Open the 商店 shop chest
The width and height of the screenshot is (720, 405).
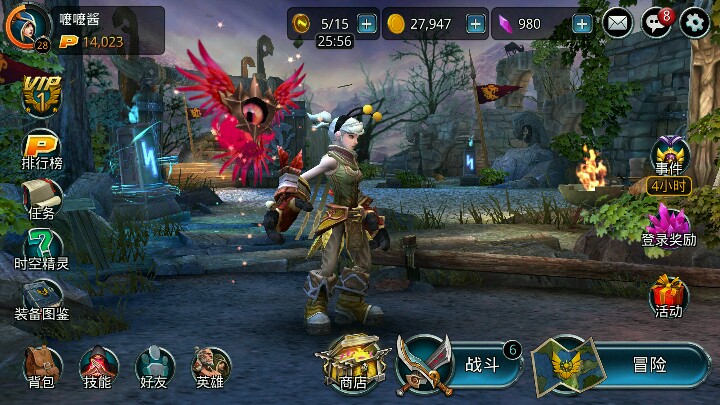[x=350, y=364]
